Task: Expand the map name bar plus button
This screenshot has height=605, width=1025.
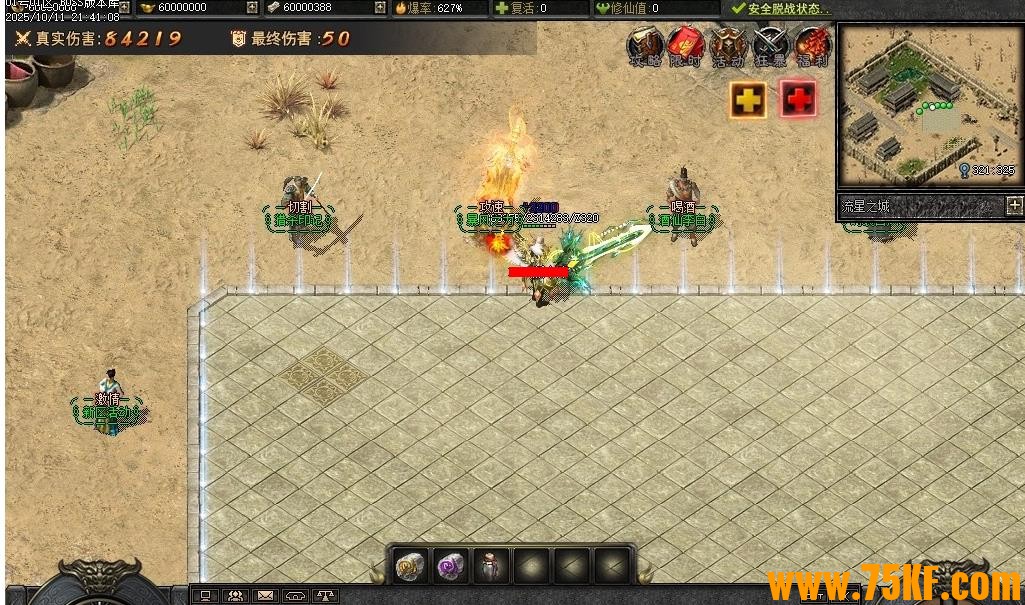Action: [x=1014, y=206]
